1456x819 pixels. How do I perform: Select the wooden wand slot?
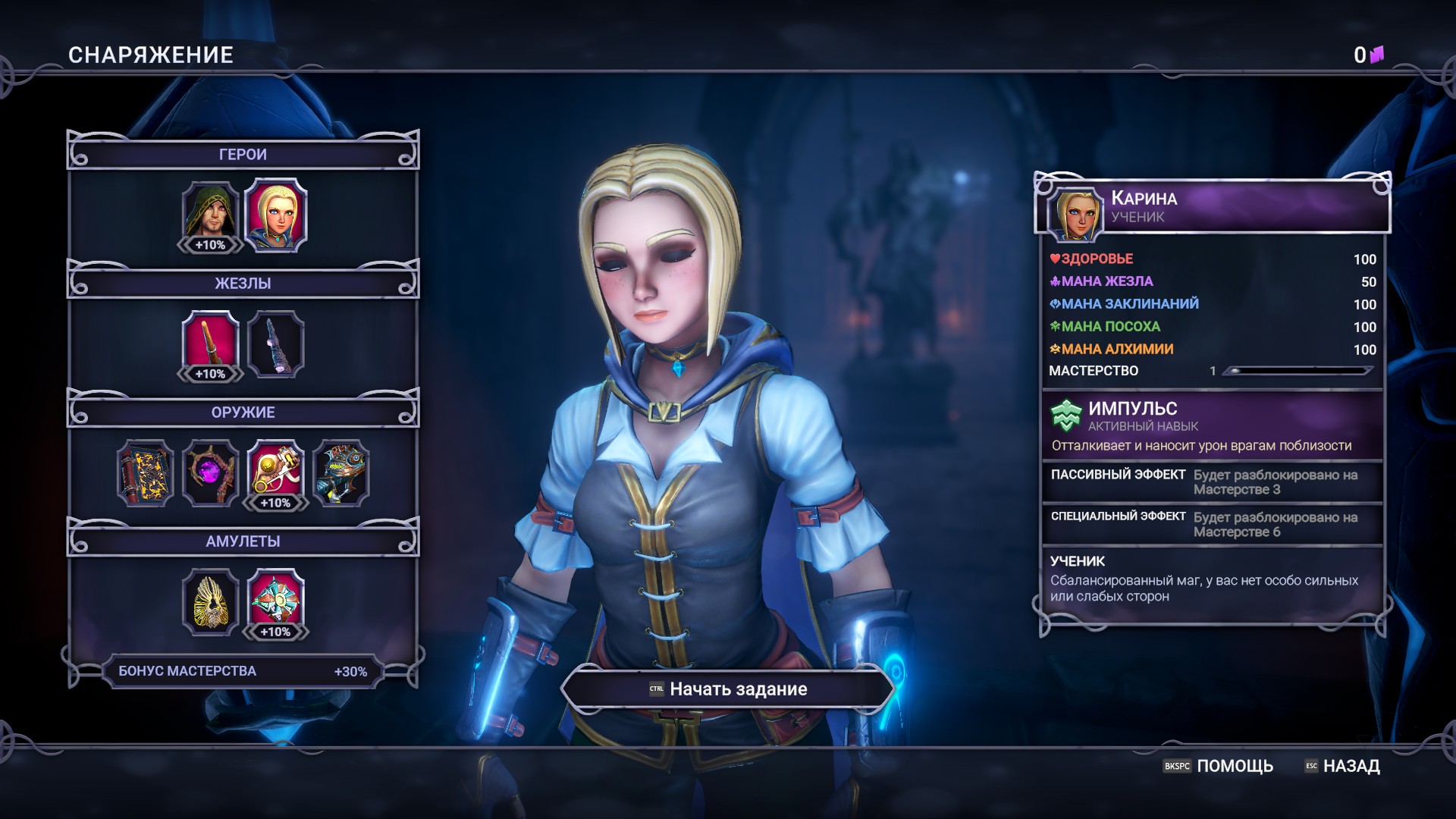pyautogui.click(x=210, y=343)
